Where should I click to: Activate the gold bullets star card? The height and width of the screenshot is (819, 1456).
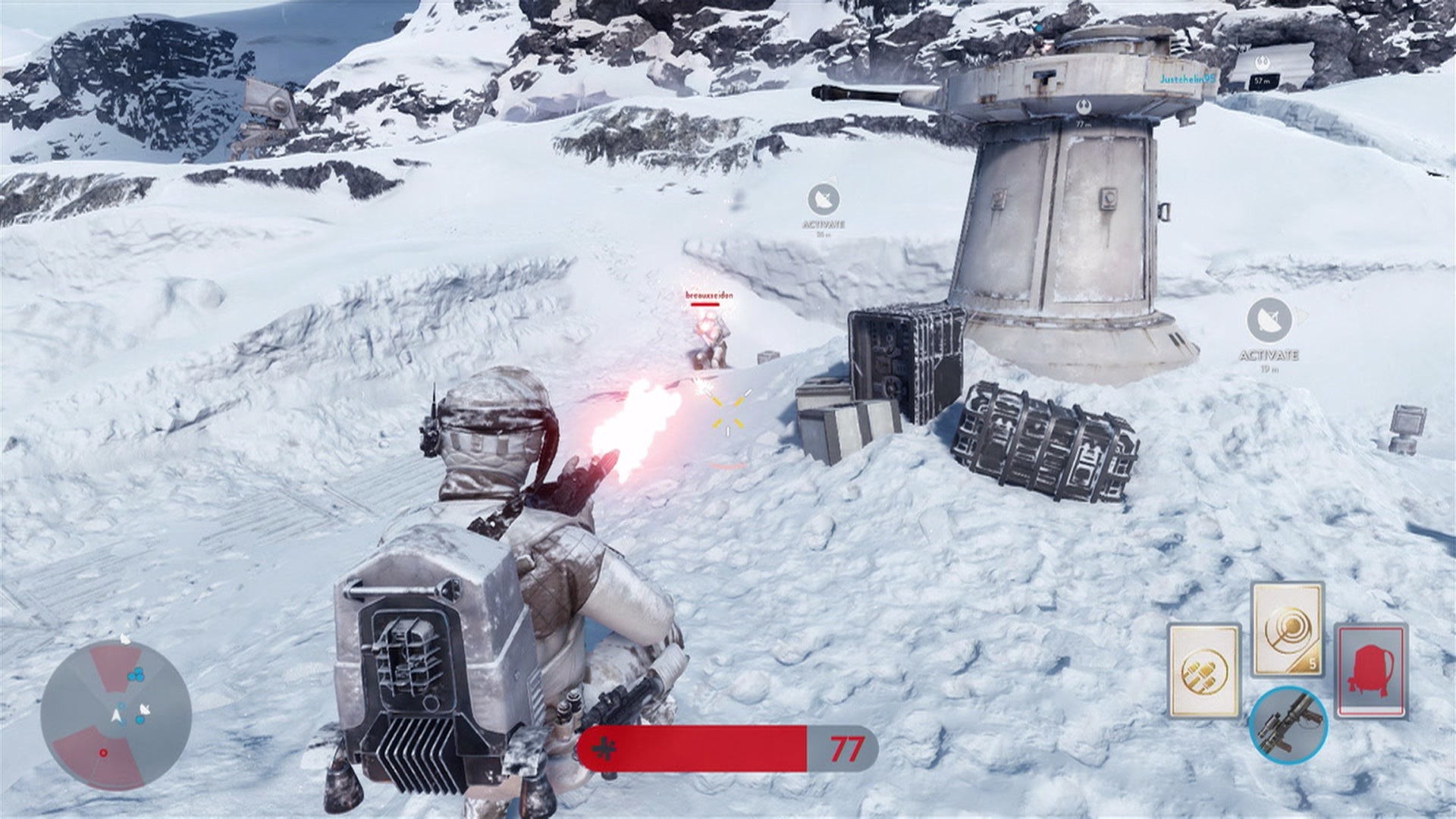1203,670
